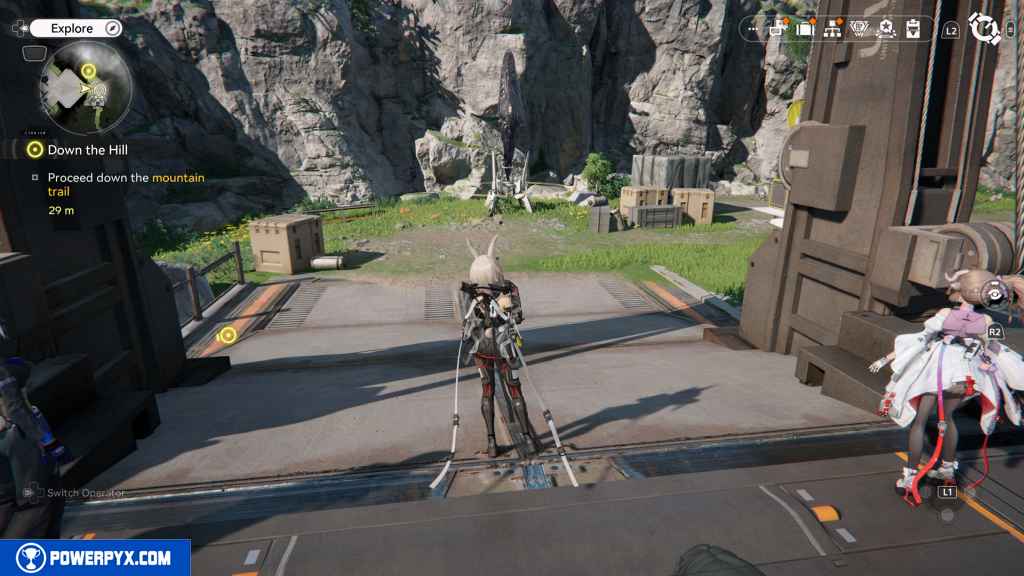This screenshot has width=1024, height=576.
Task: Click the PowerPyx.com watermark logo
Action: [x=95, y=558]
